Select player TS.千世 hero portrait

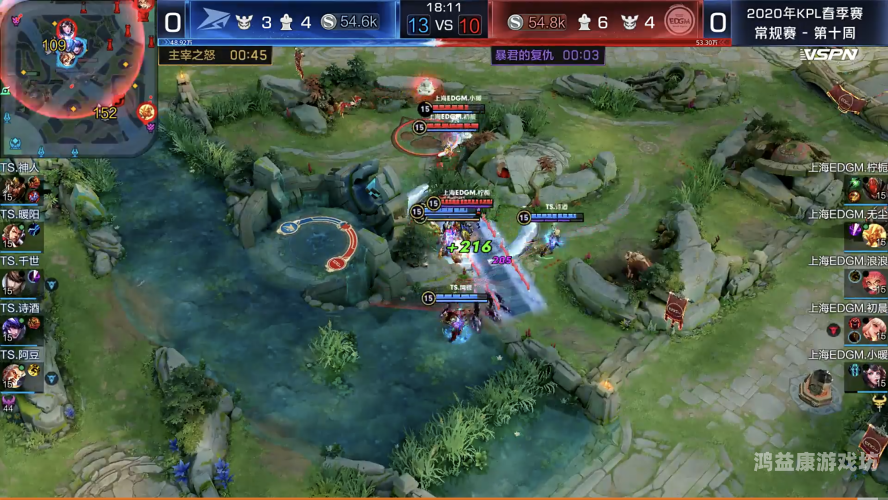[x=13, y=282]
